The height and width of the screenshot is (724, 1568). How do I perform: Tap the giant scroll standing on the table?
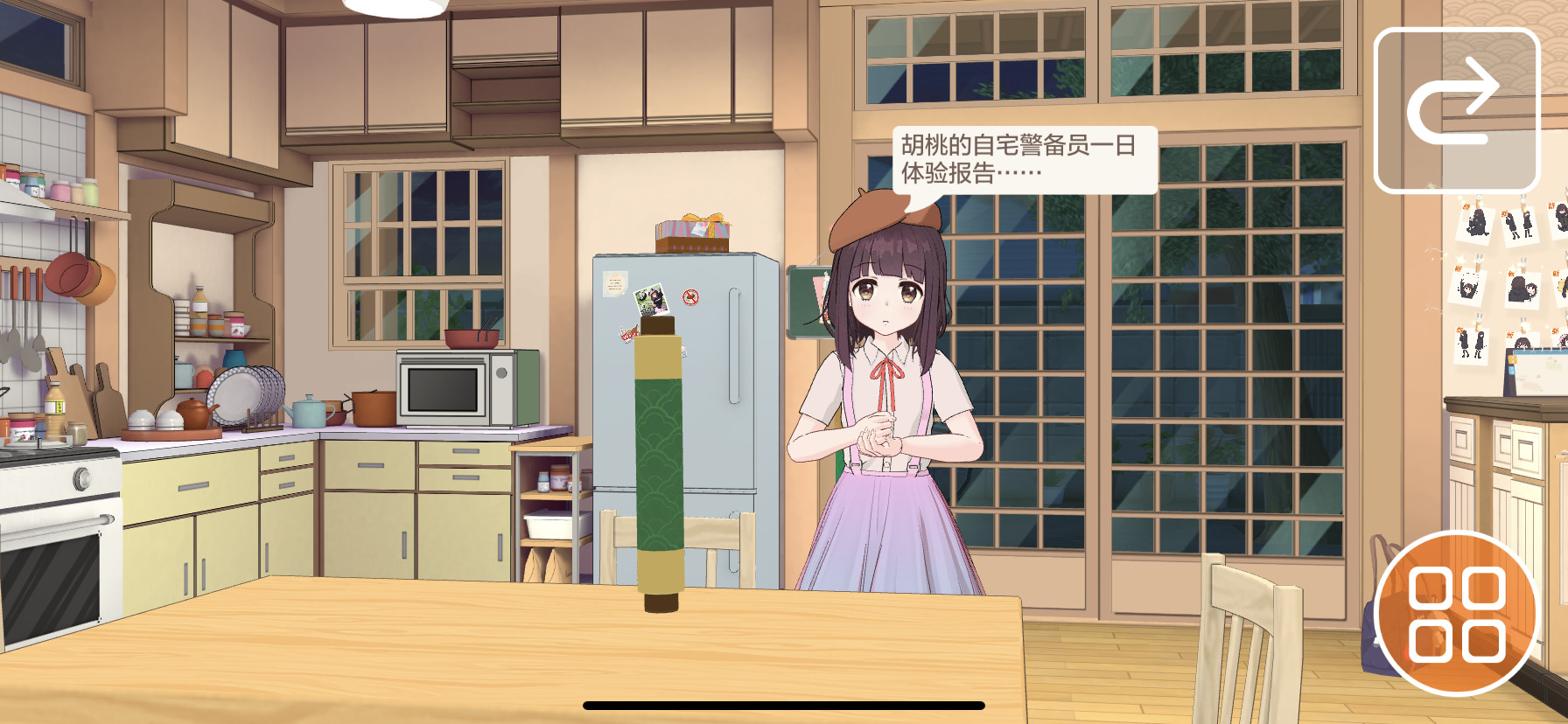tap(661, 463)
